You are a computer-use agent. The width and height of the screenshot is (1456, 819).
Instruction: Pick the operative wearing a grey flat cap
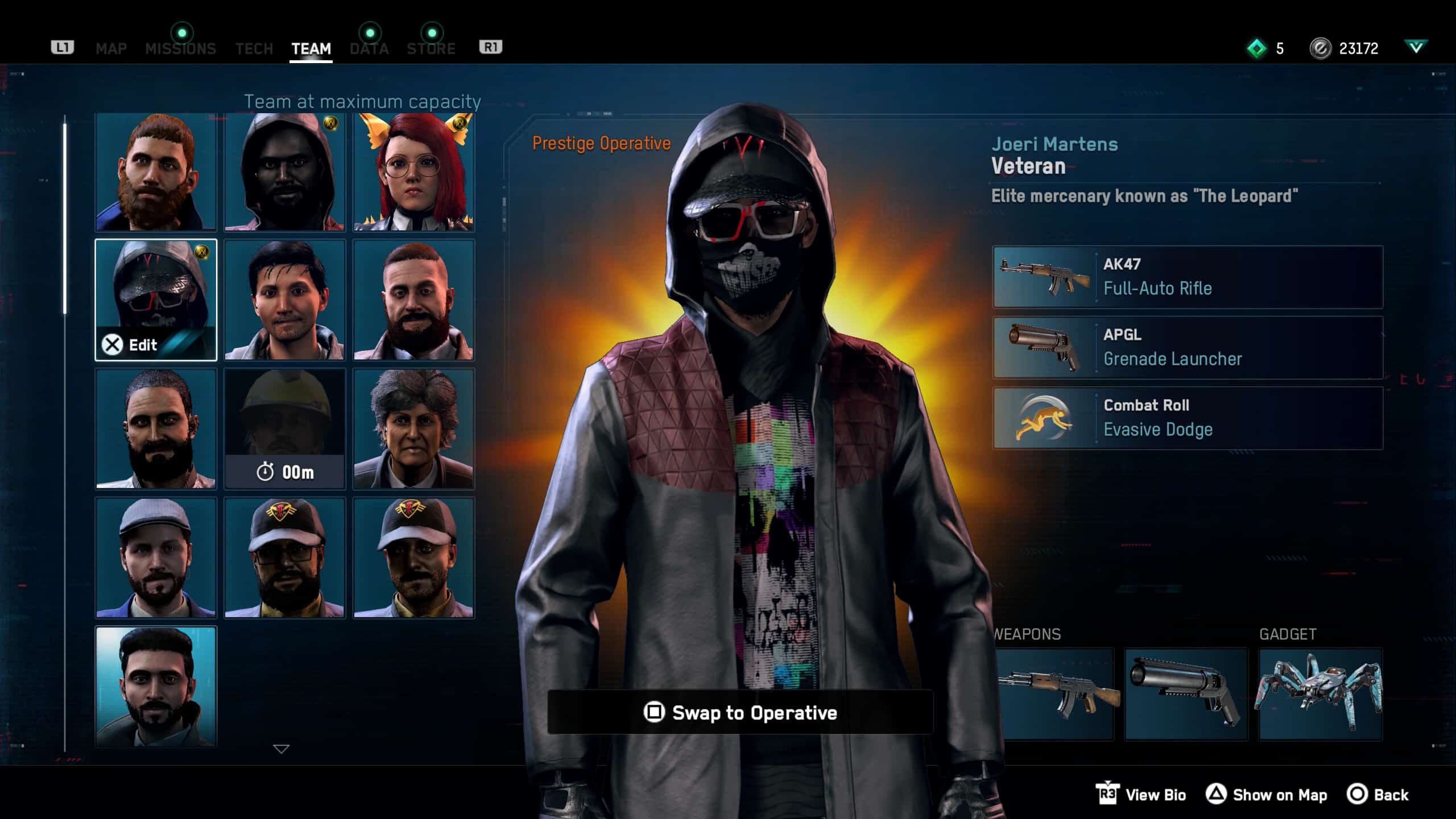155,558
